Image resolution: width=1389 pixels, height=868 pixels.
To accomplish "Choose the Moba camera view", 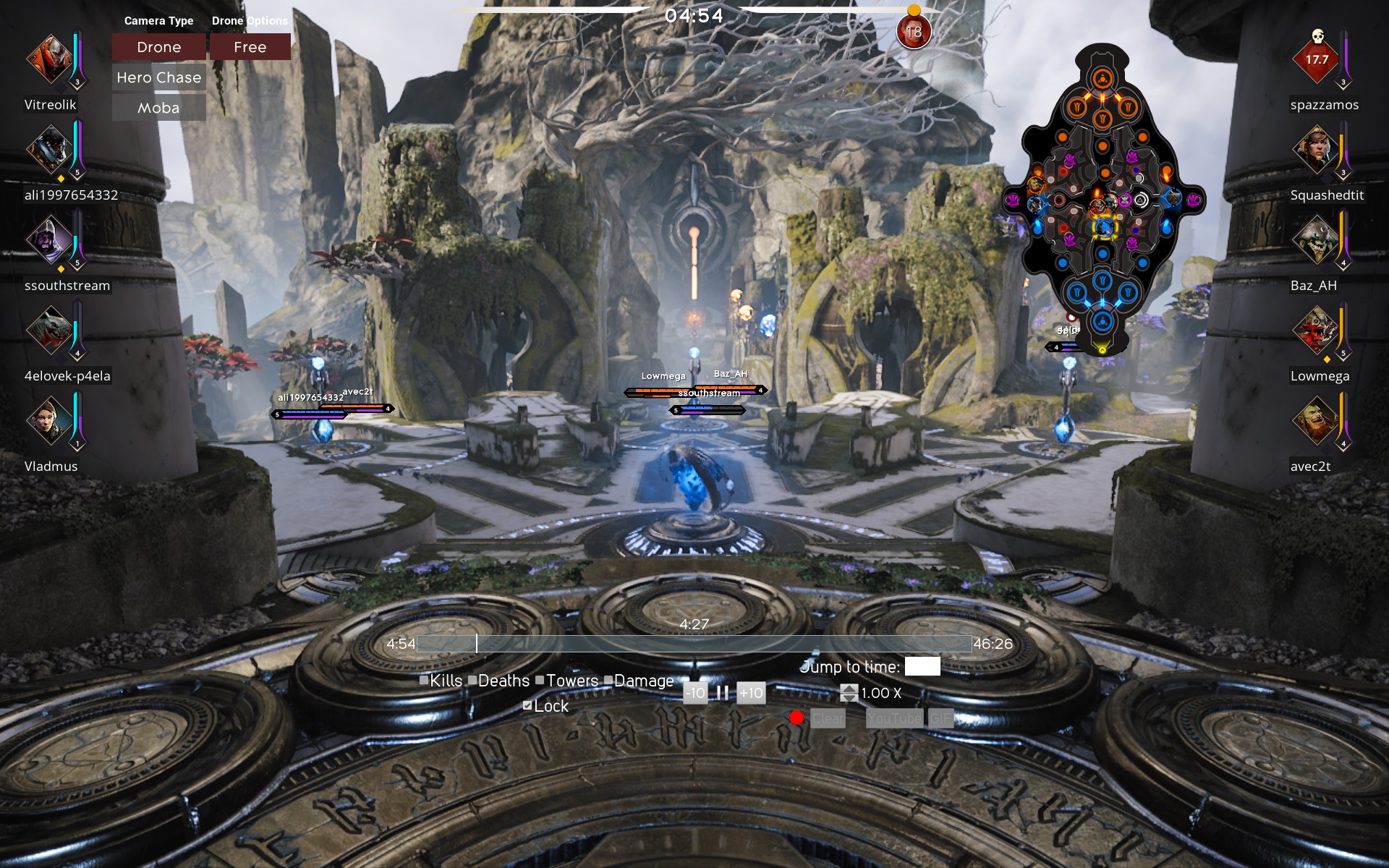I will (159, 108).
